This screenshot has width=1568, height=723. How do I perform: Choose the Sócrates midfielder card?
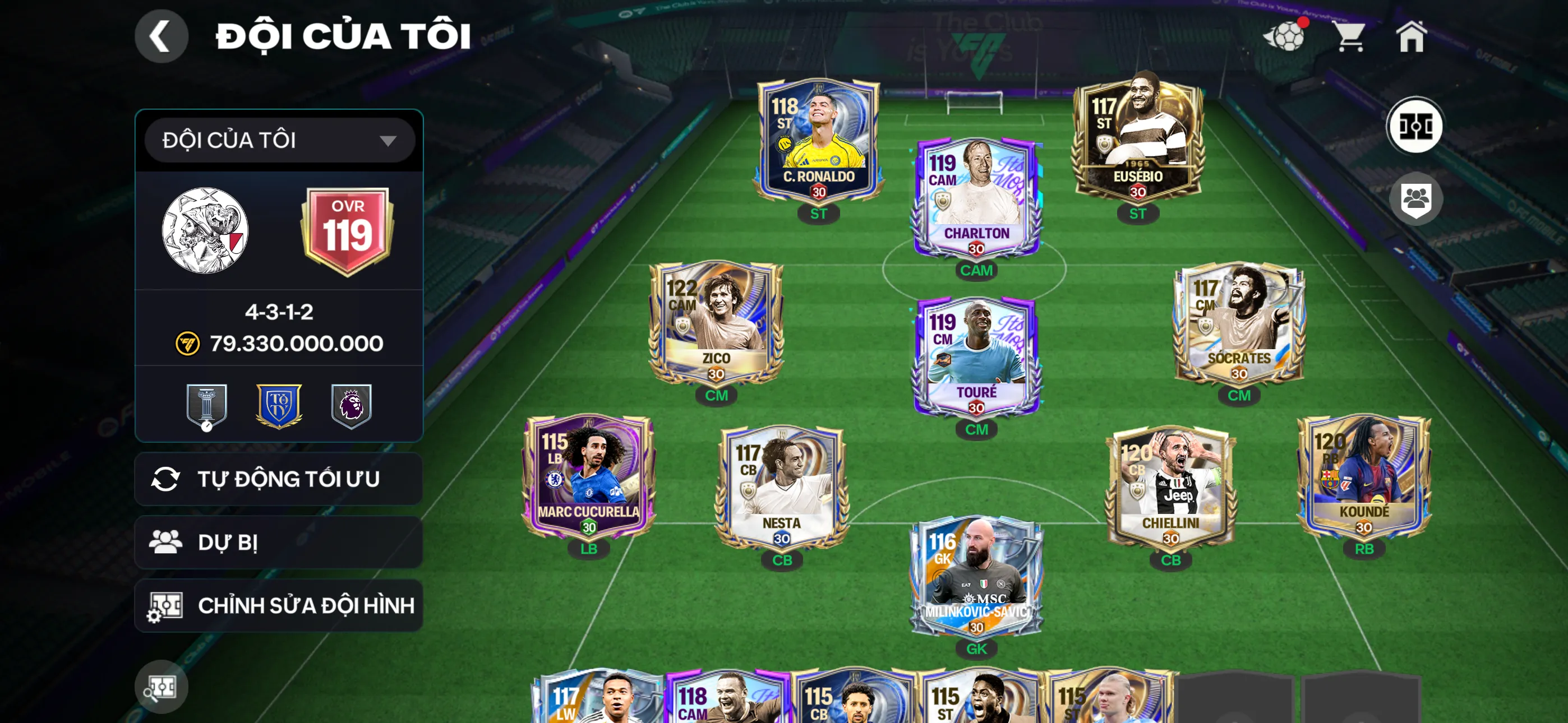tap(1238, 323)
